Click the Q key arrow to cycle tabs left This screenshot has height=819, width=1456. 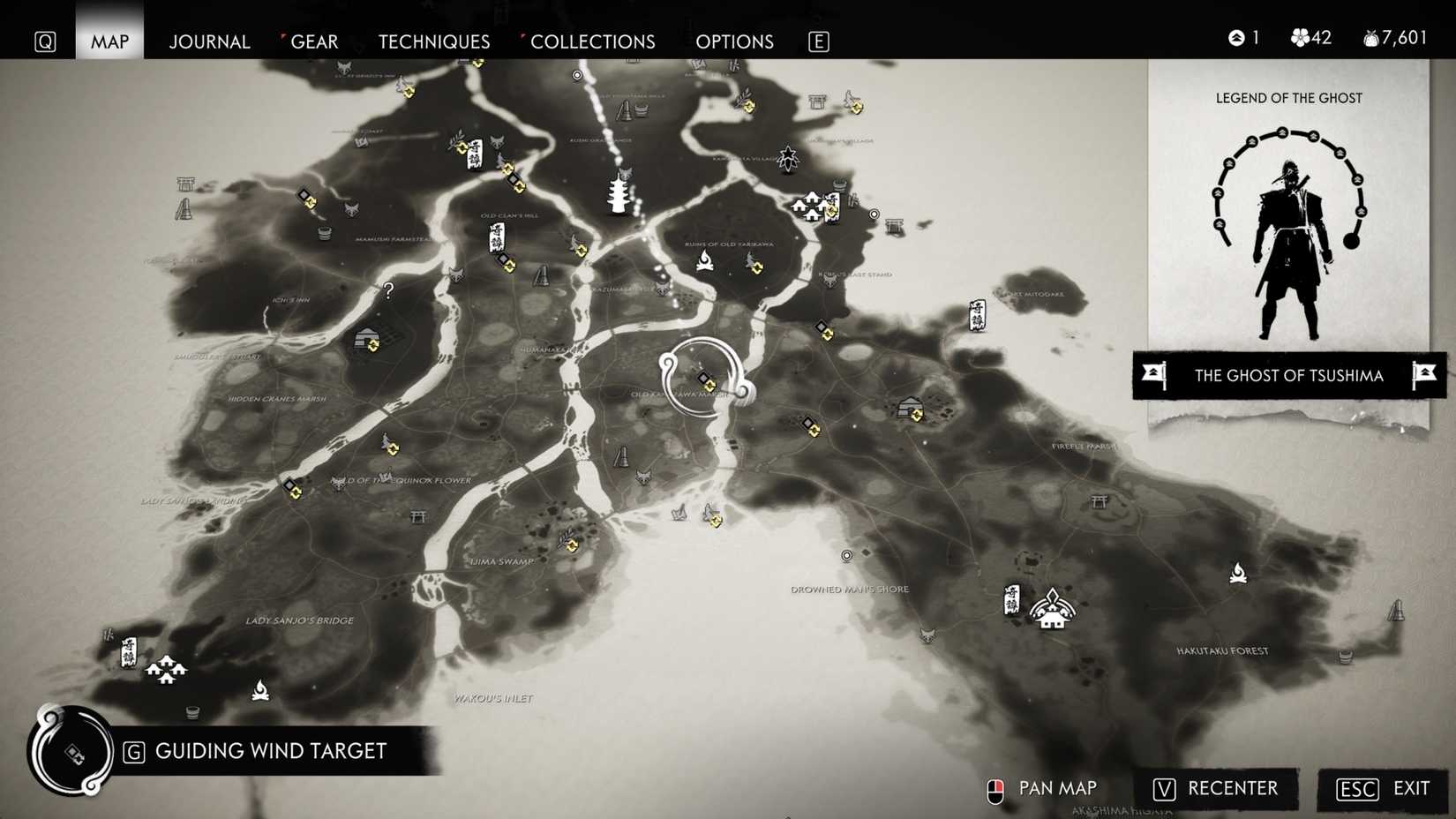point(45,41)
